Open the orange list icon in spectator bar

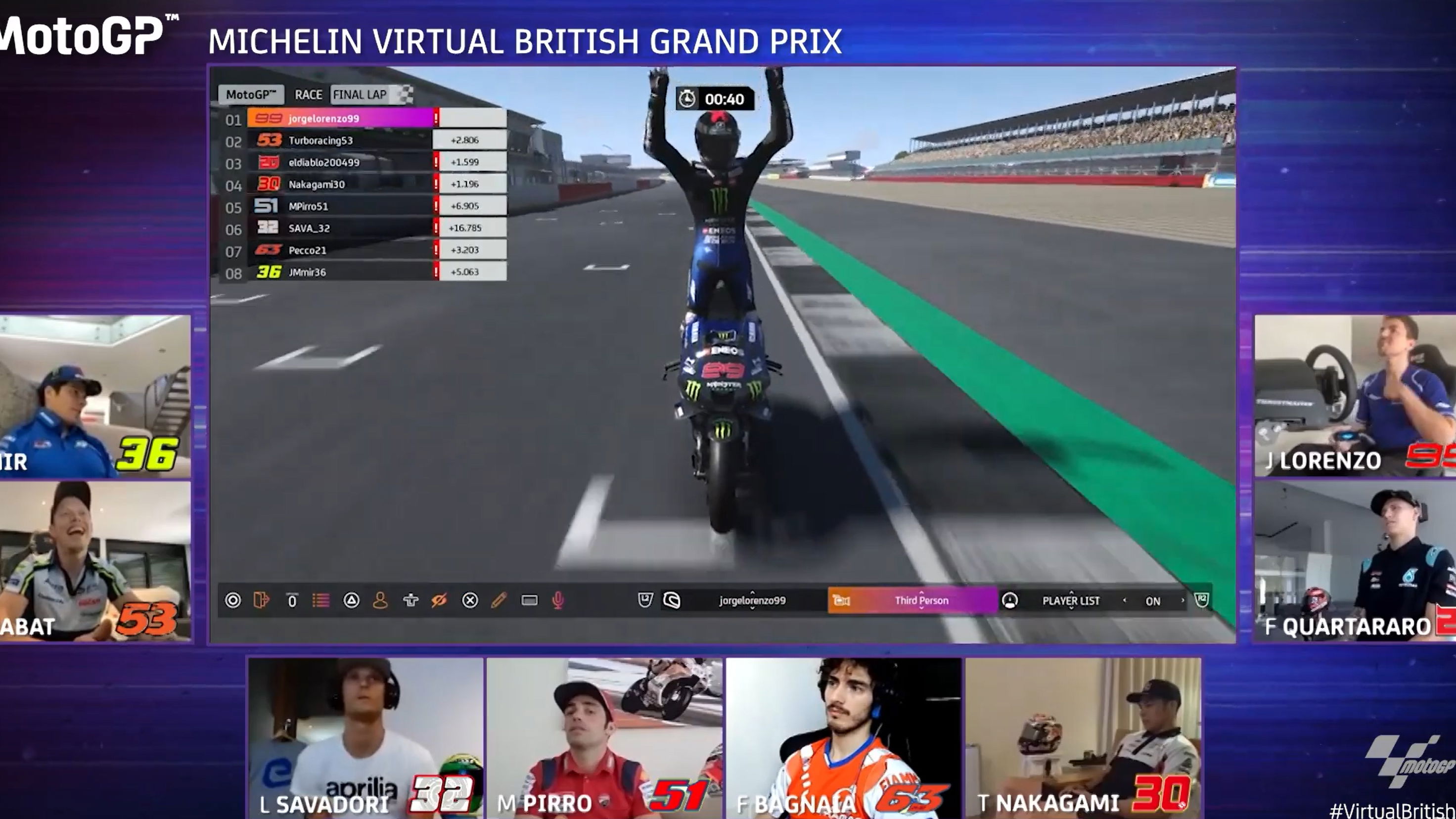click(x=321, y=600)
